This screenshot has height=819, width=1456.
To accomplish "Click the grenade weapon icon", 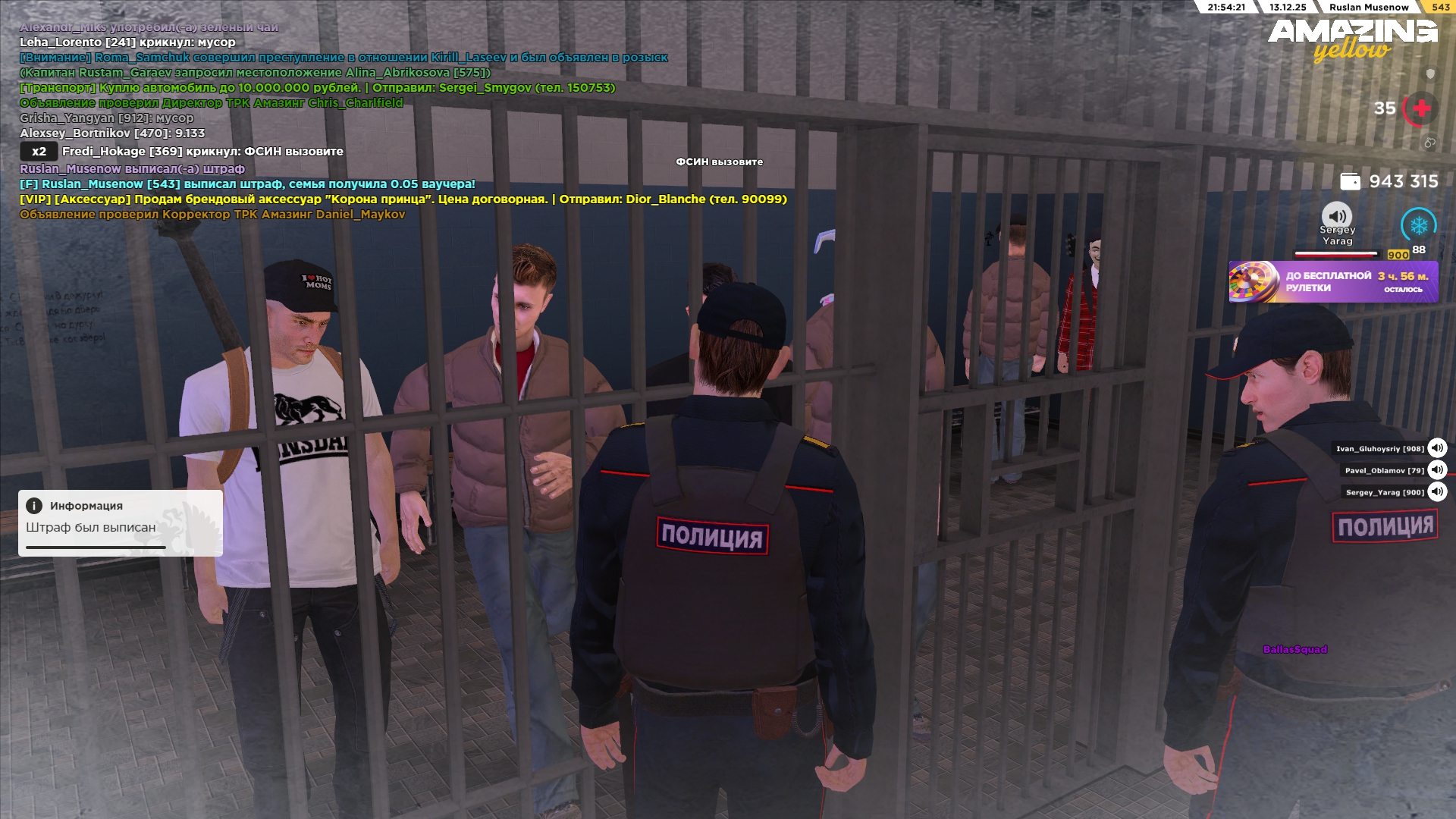I will tap(1429, 142).
